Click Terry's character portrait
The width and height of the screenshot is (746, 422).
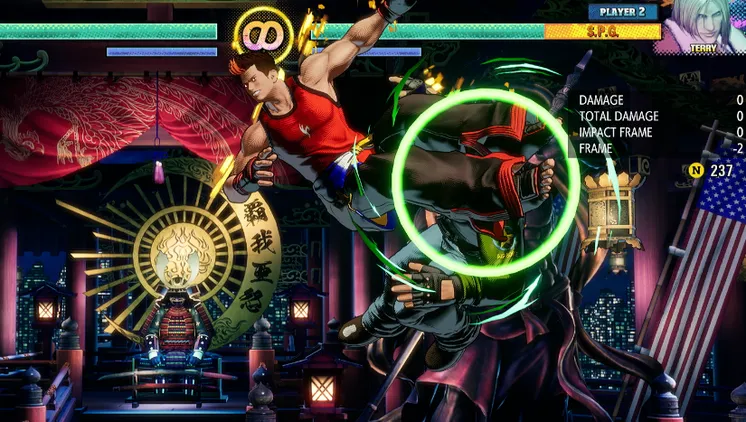tap(704, 24)
